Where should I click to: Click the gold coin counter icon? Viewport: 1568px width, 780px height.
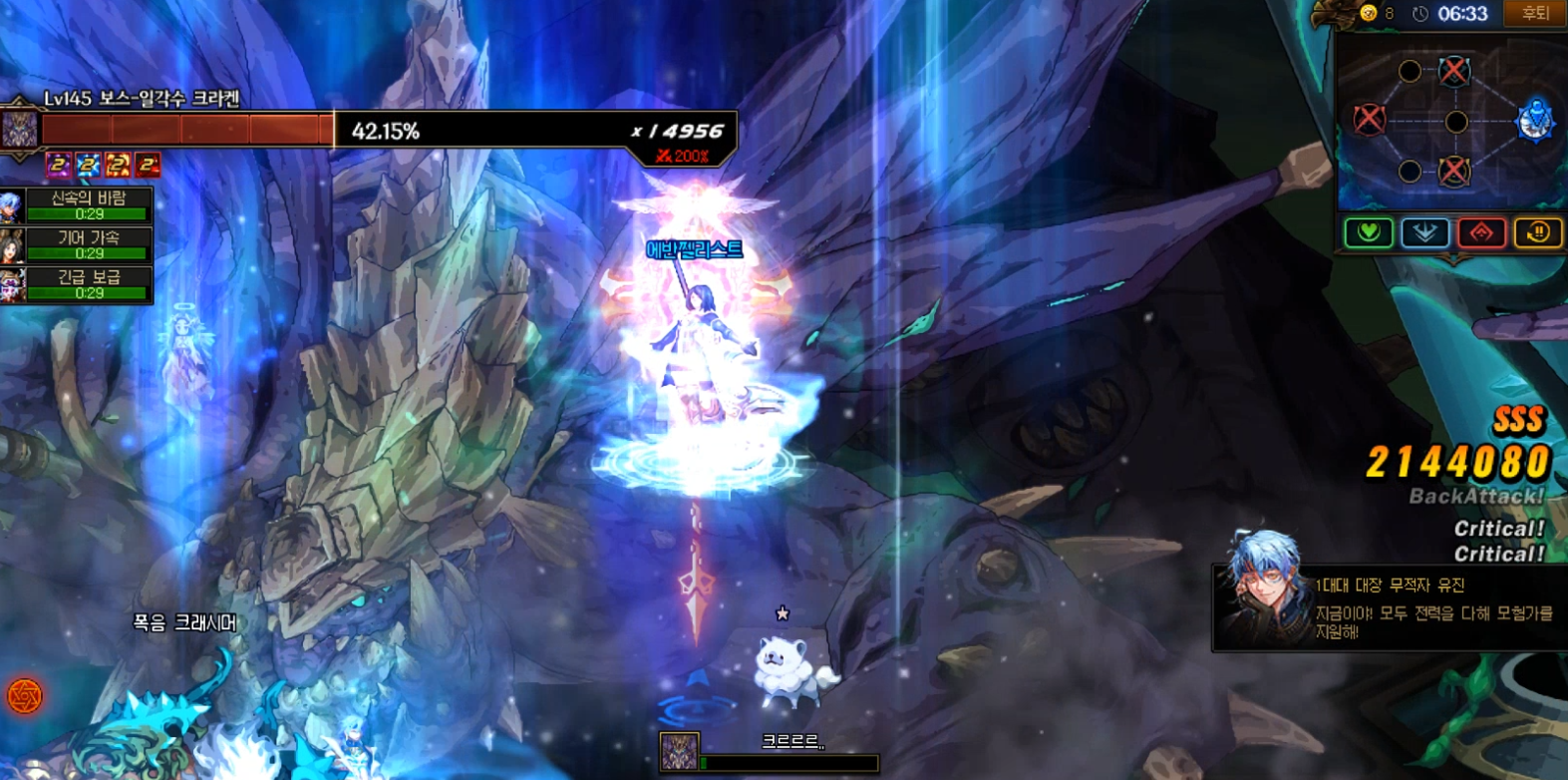(x=1370, y=13)
